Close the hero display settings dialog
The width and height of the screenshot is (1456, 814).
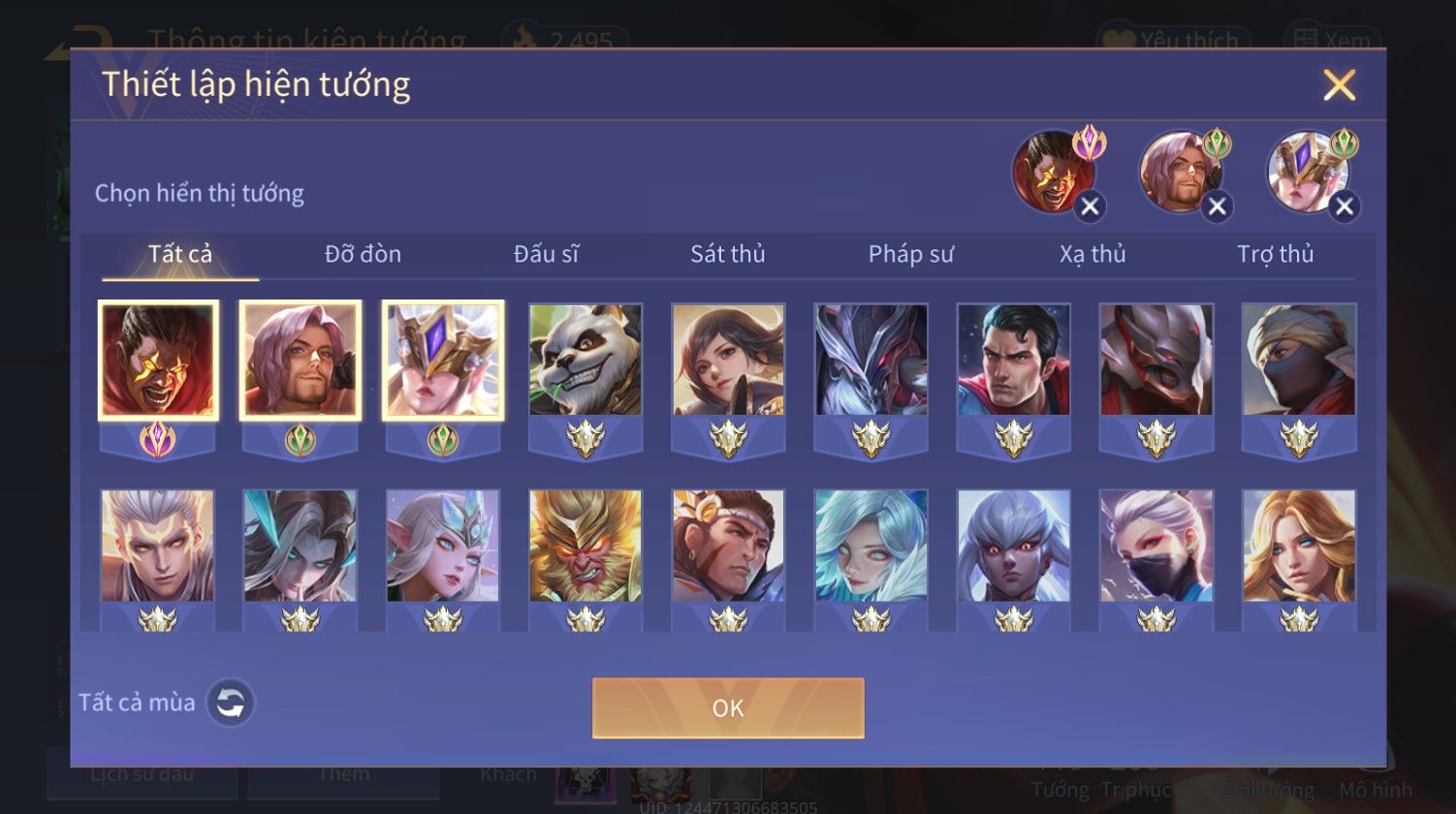(1339, 85)
